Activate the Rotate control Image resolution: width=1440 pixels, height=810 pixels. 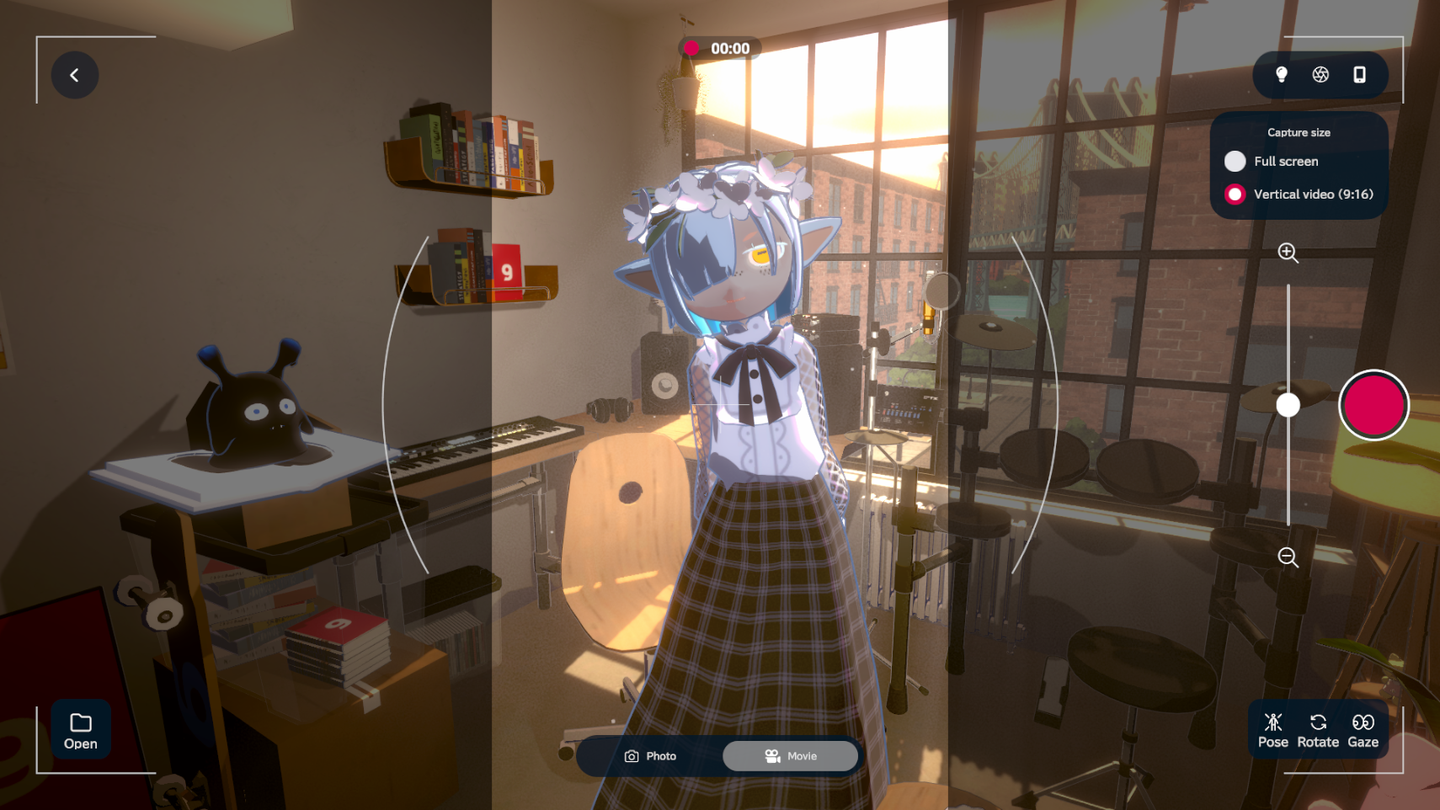[1318, 730]
